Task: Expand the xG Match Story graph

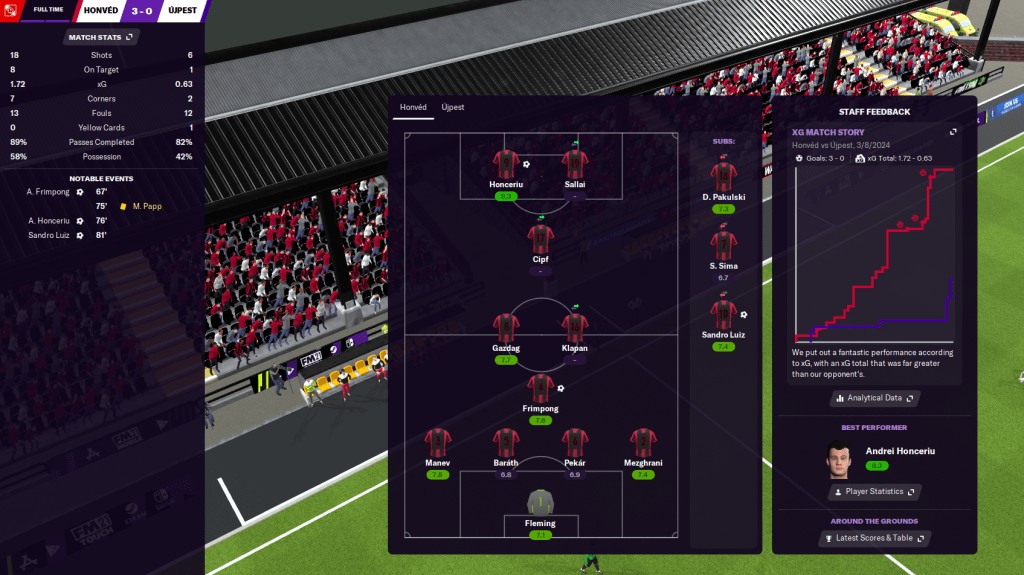Action: pos(953,131)
